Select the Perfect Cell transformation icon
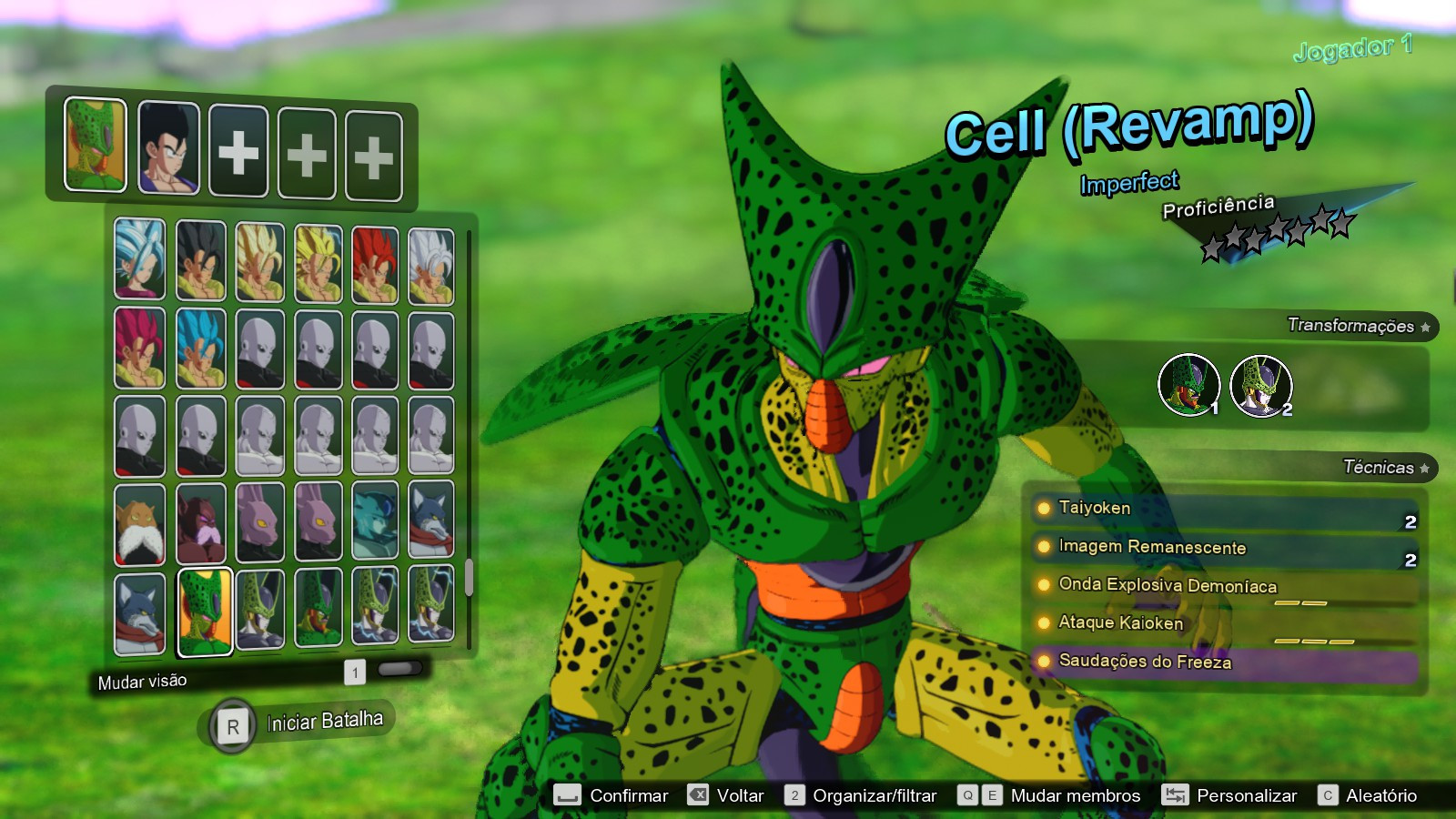Image resolution: width=1456 pixels, height=819 pixels. [x=1263, y=382]
